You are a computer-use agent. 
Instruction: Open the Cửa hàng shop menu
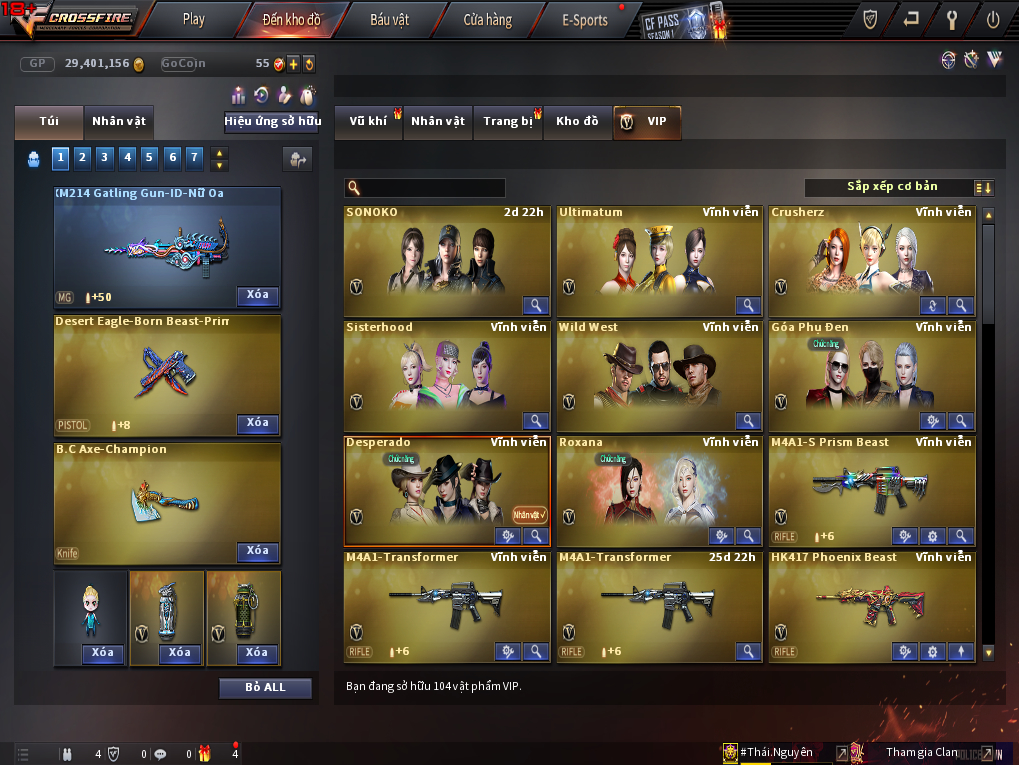pos(487,19)
